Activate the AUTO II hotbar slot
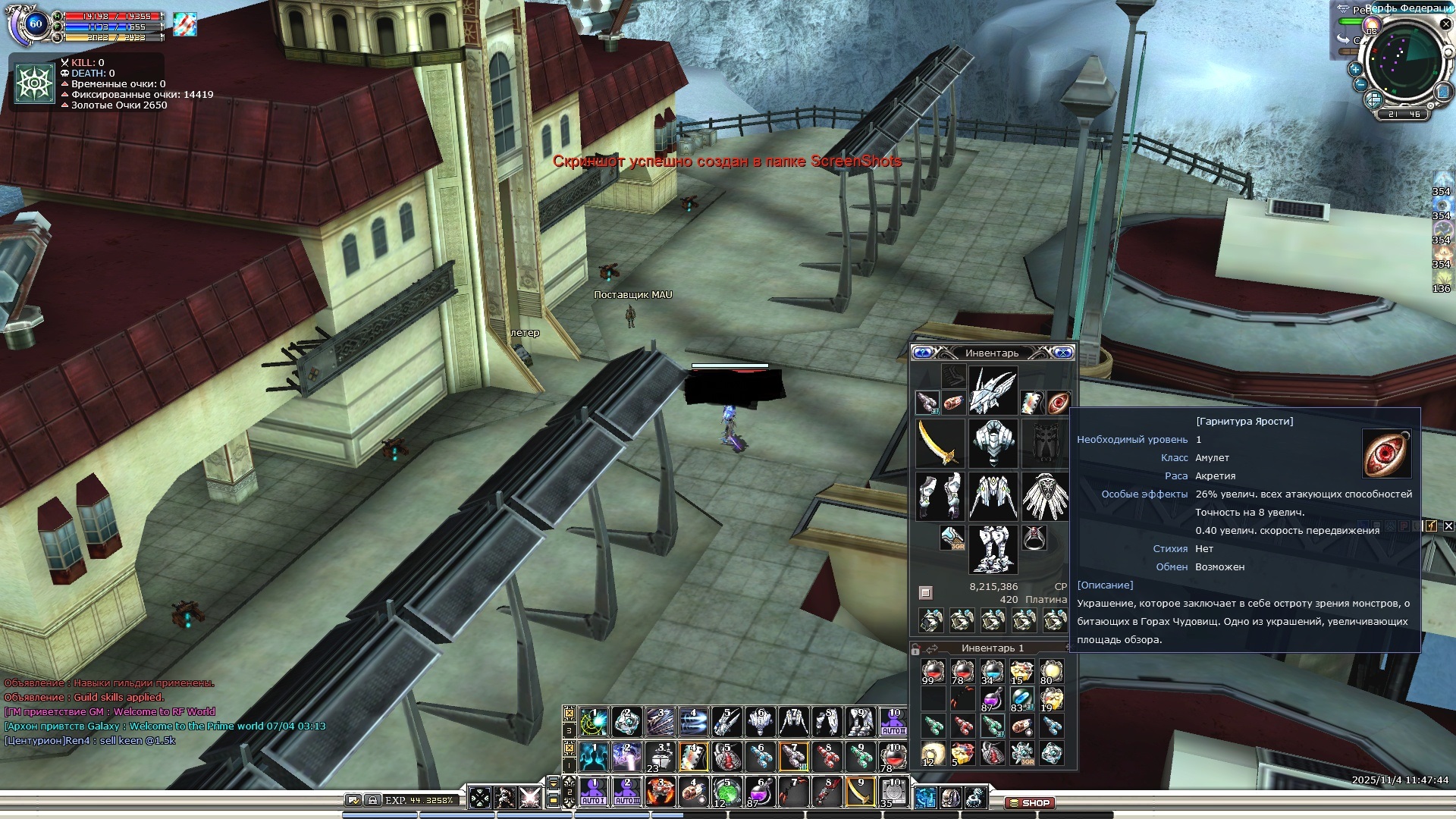This screenshot has width=1456, height=819. point(626,792)
